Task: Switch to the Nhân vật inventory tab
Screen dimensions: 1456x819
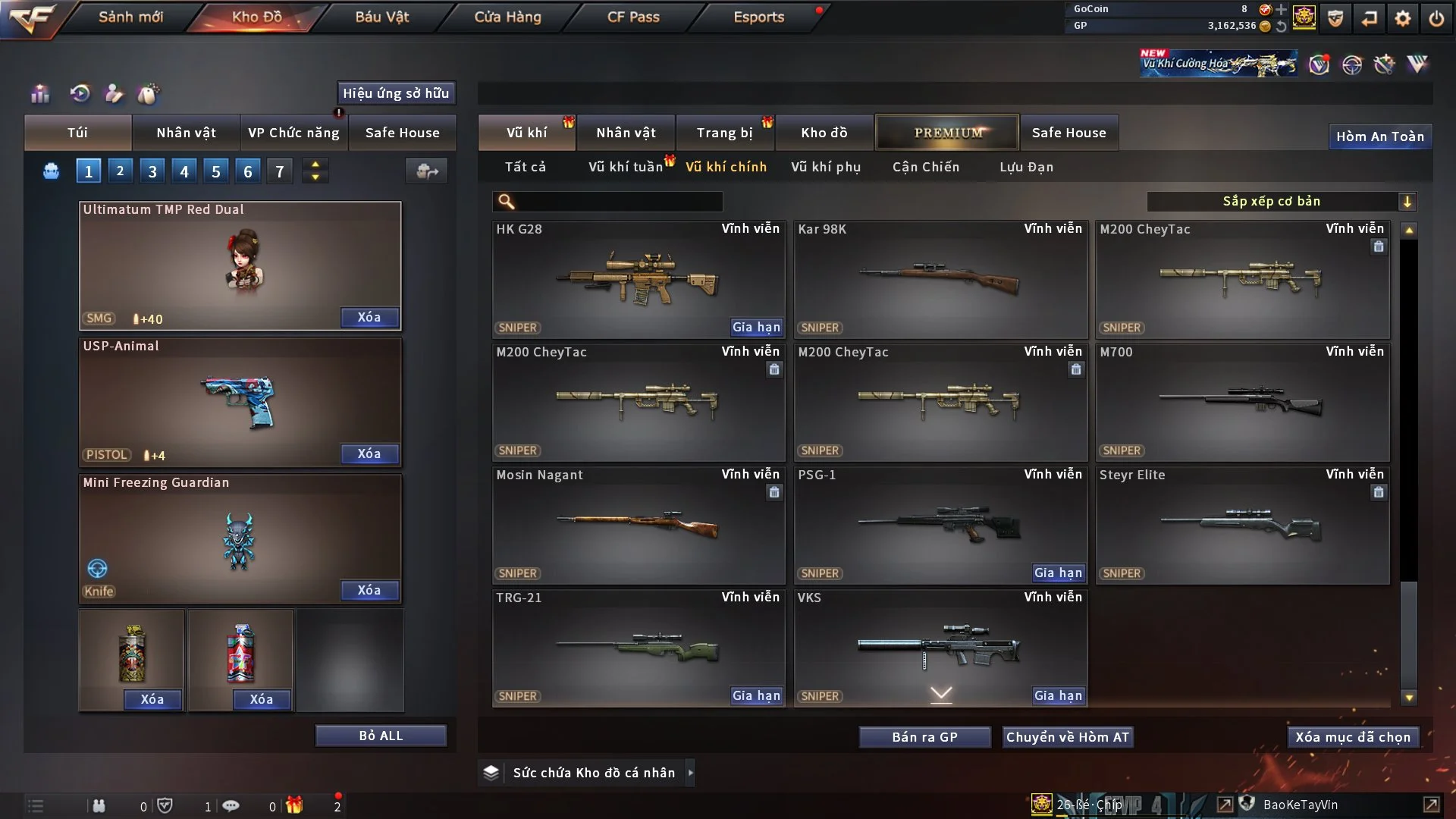Action: [626, 133]
